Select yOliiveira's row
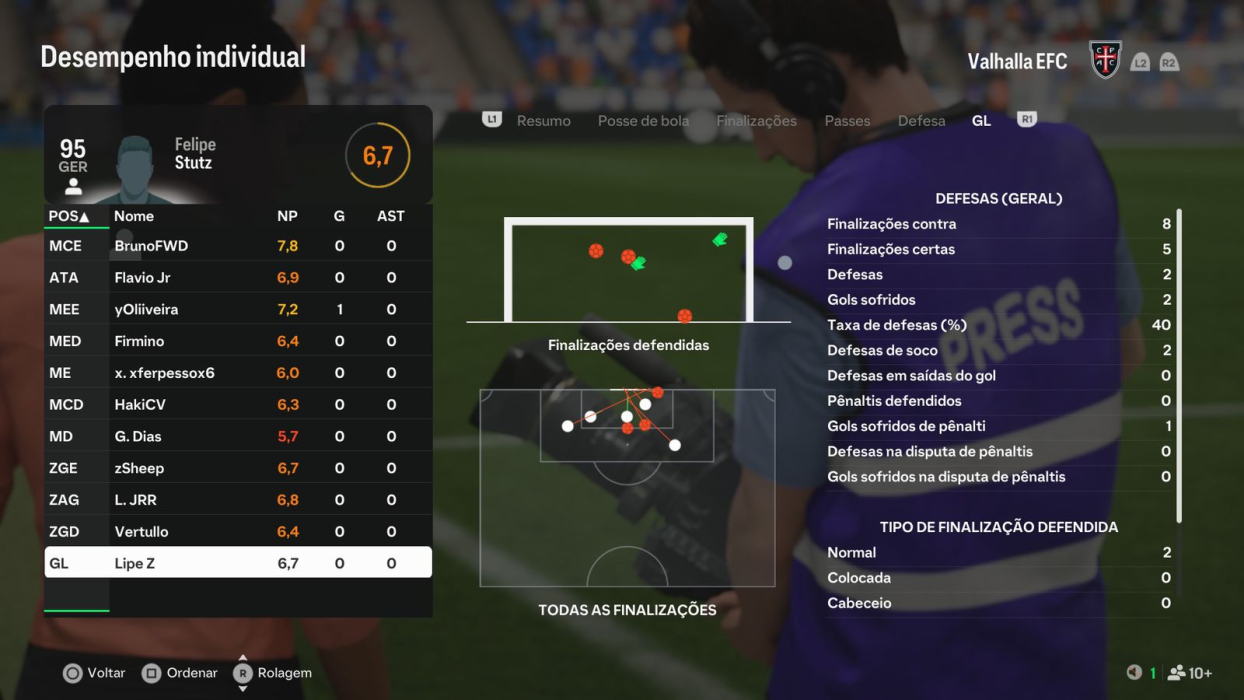Viewport: 1244px width, 700px height. [238, 310]
